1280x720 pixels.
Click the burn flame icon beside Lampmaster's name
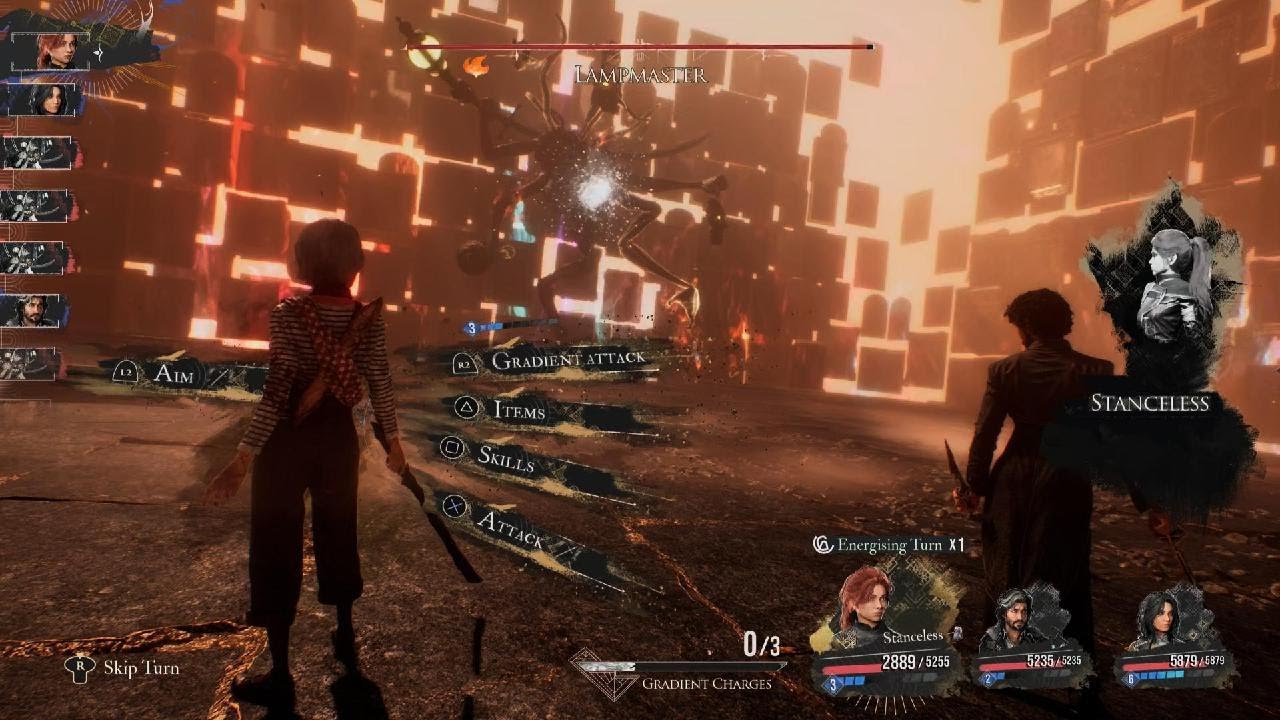pyautogui.click(x=478, y=66)
